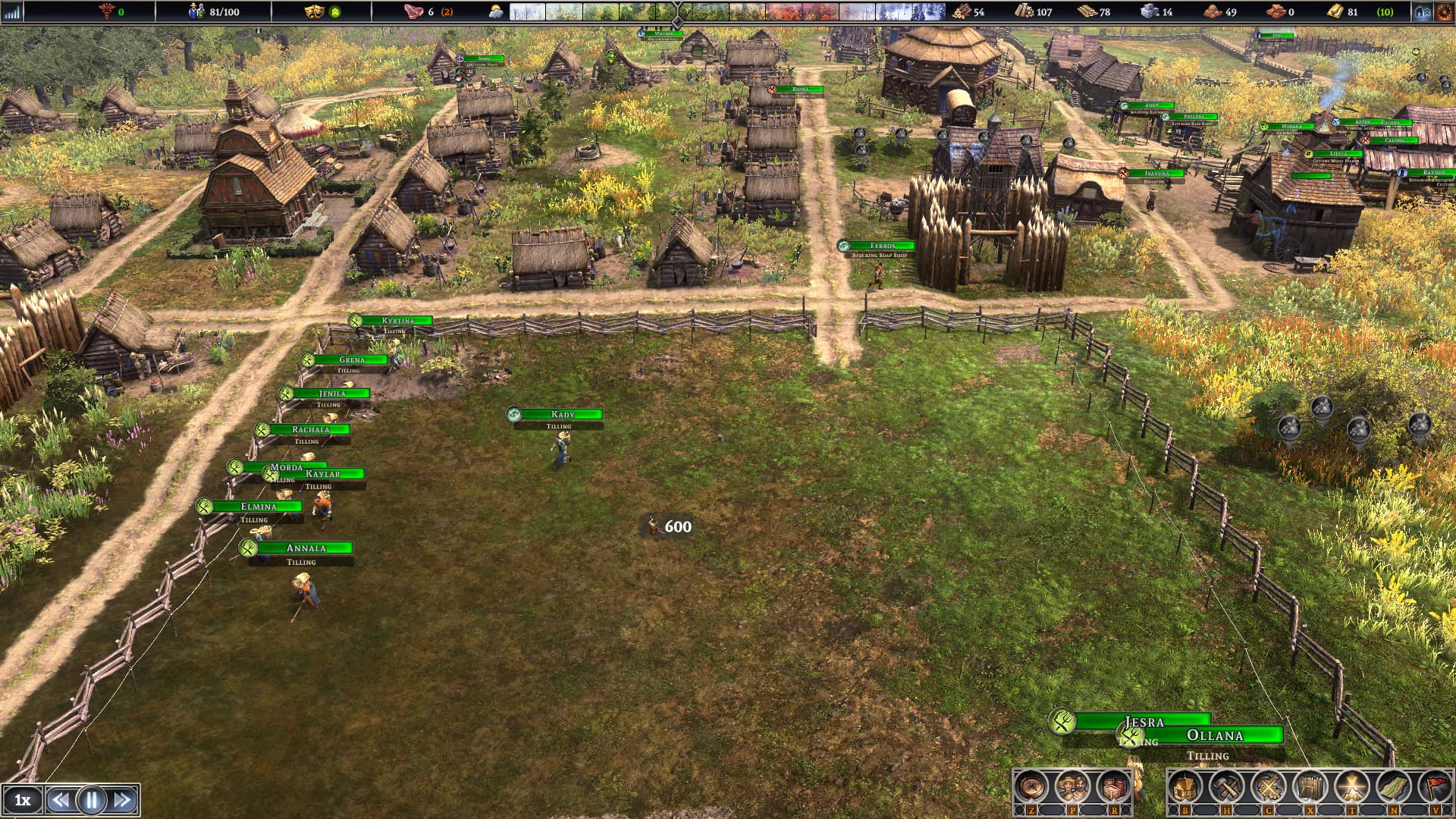
Task: Increase game speed with fast-forward arrows
Action: (123, 800)
